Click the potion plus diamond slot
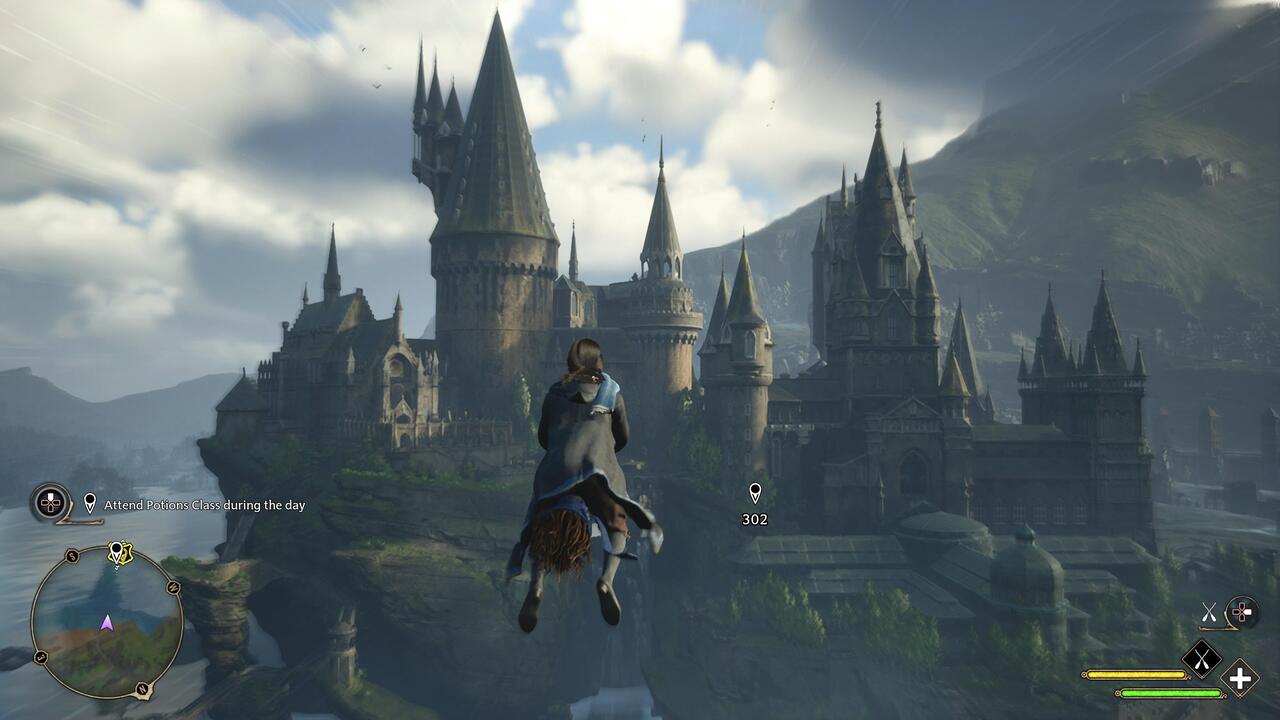This screenshot has height=720, width=1280. point(1238,678)
